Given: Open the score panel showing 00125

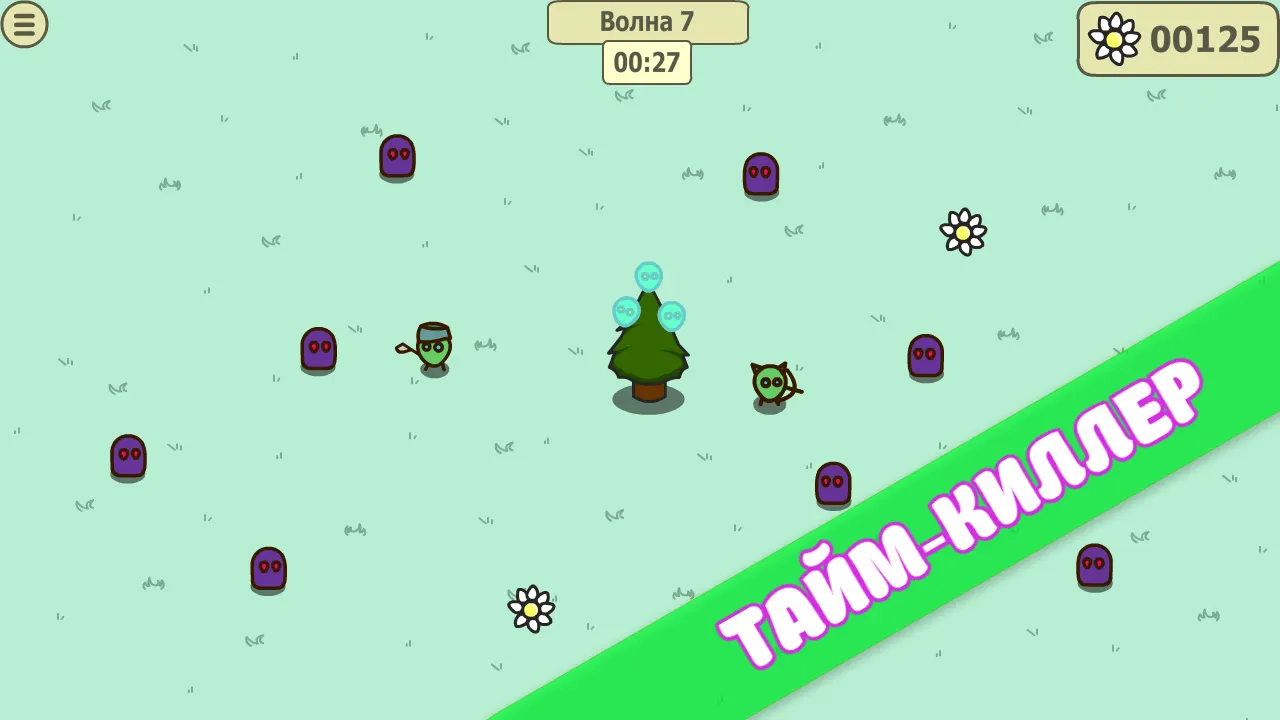Looking at the screenshot, I should (x=1177, y=41).
